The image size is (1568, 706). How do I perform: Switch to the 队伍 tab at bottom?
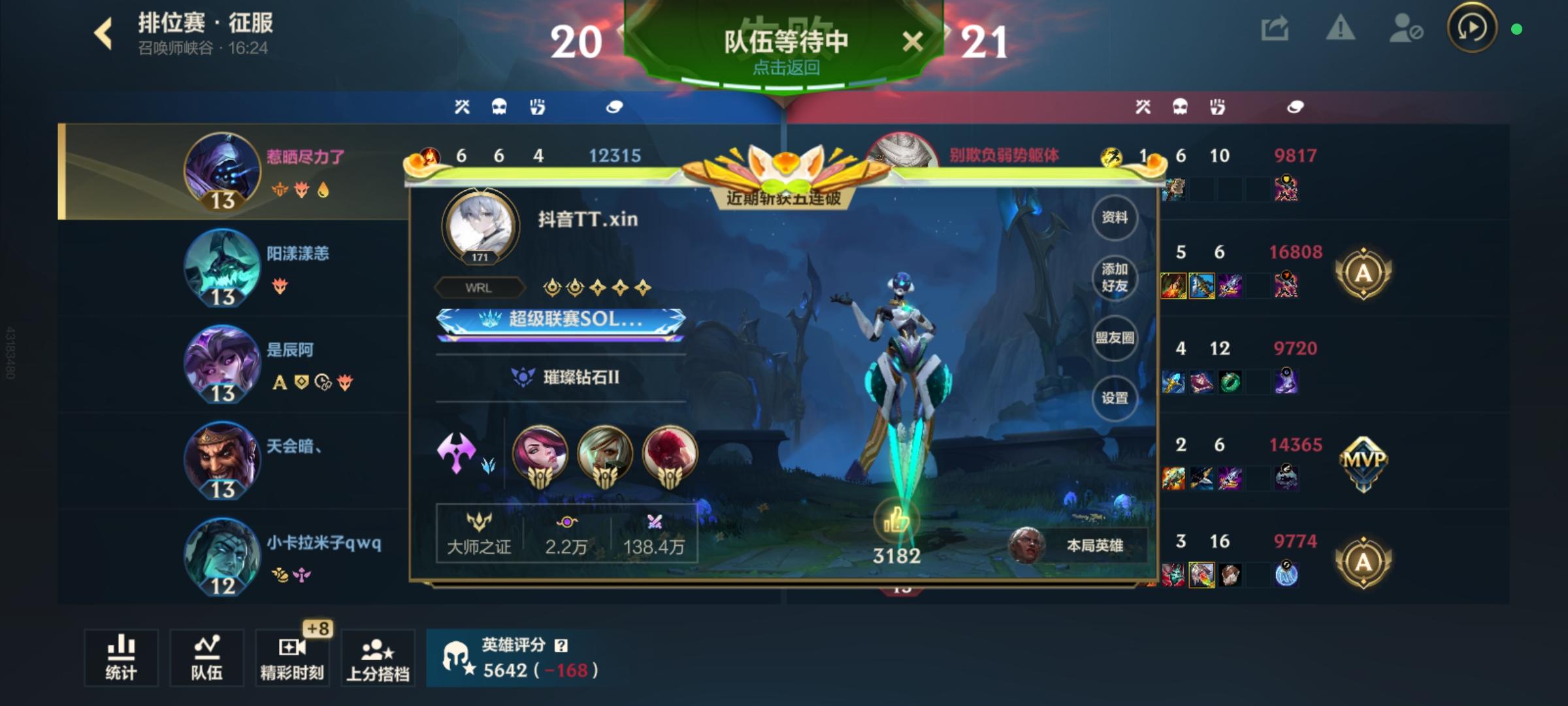[206, 658]
